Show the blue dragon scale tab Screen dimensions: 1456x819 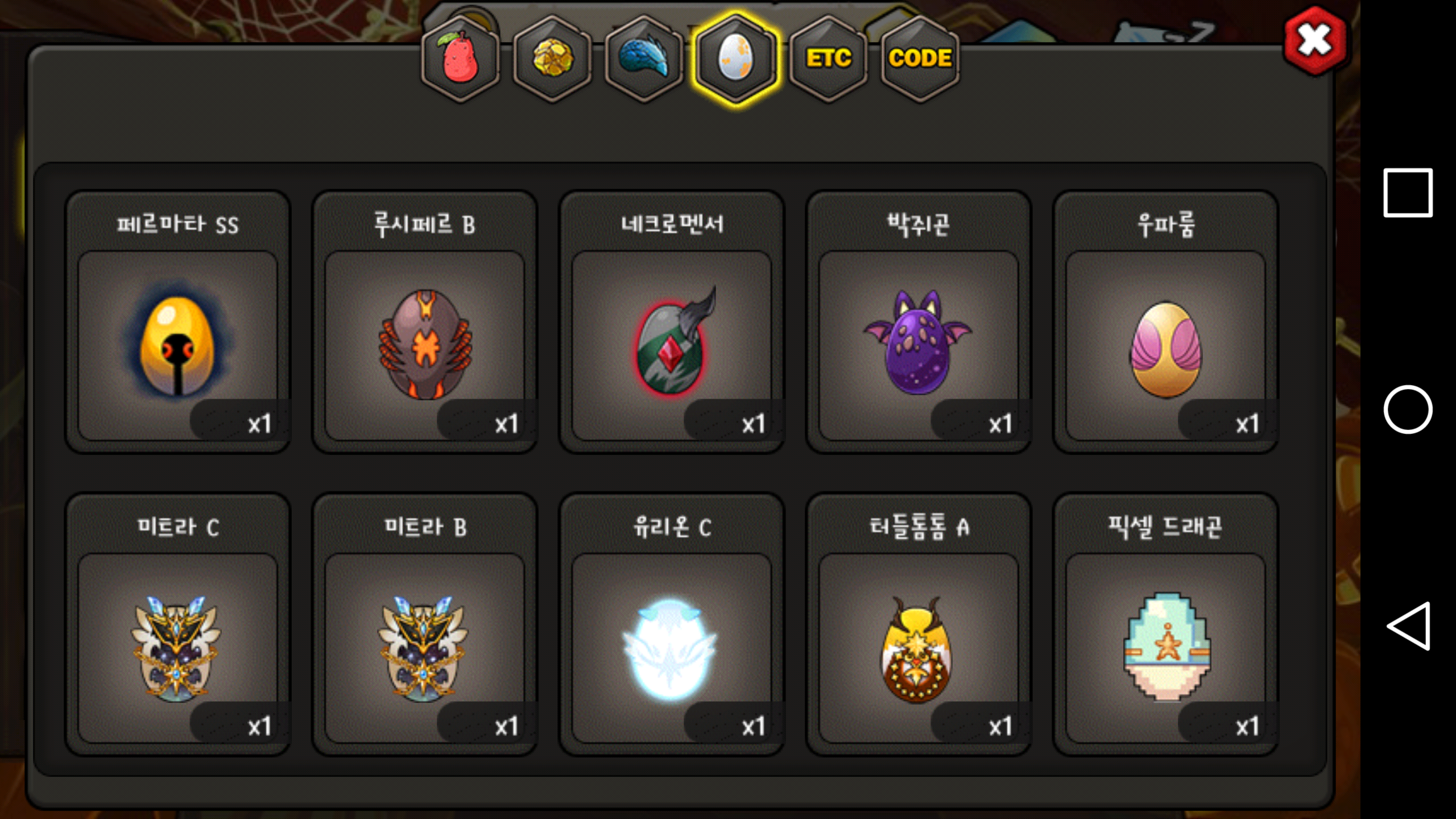click(644, 59)
